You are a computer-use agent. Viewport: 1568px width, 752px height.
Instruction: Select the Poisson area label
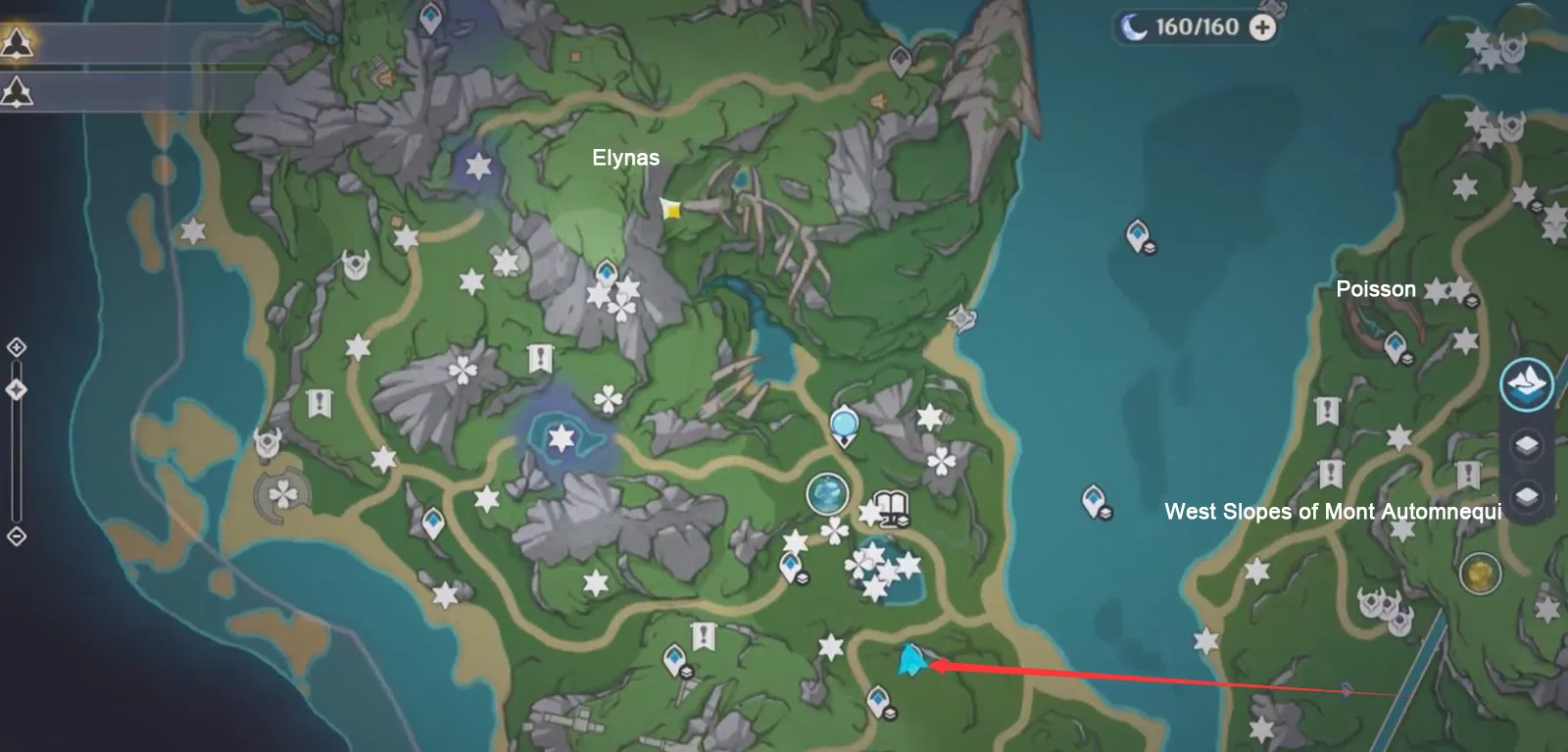click(1376, 288)
